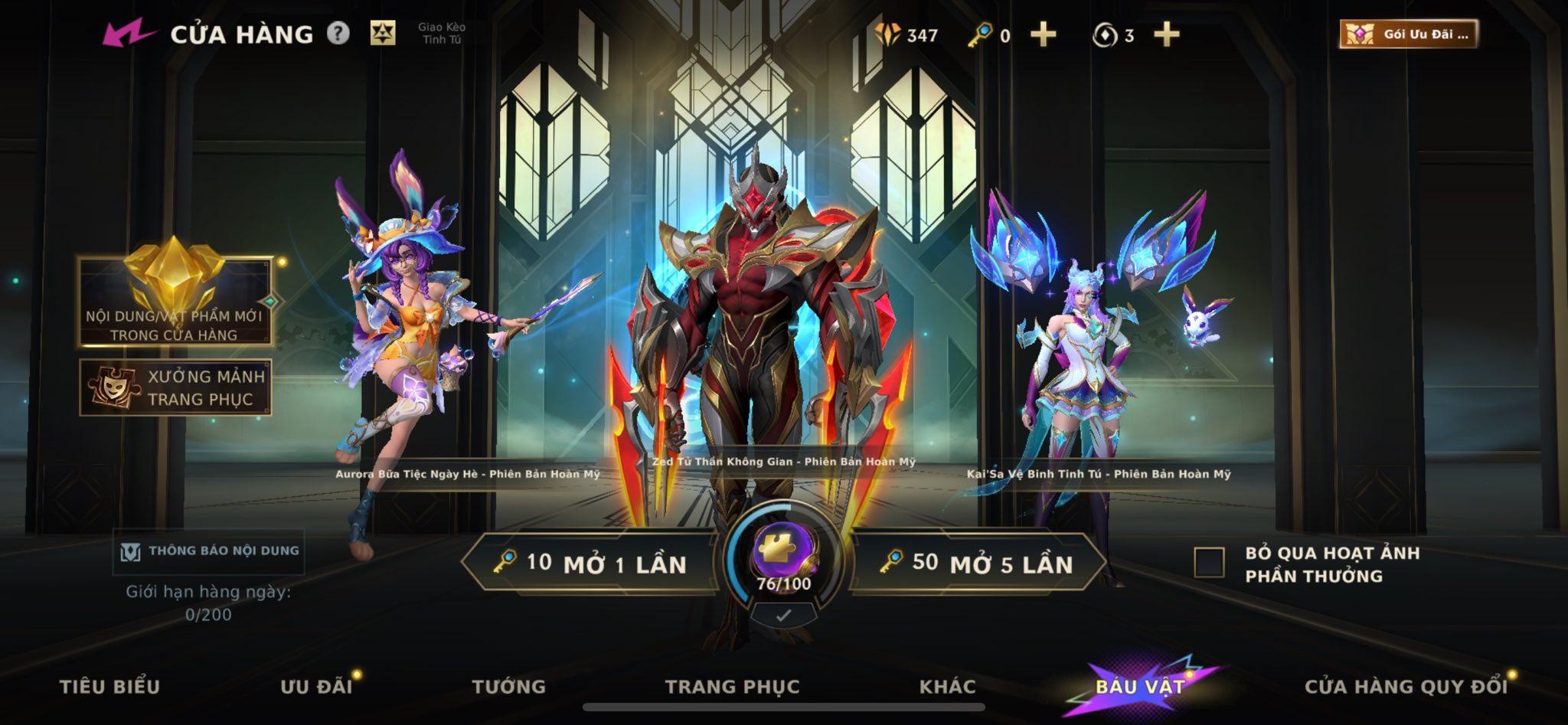View Thông Báo Nội Dung notice
Screen dimensions: 1568x725
click(208, 551)
